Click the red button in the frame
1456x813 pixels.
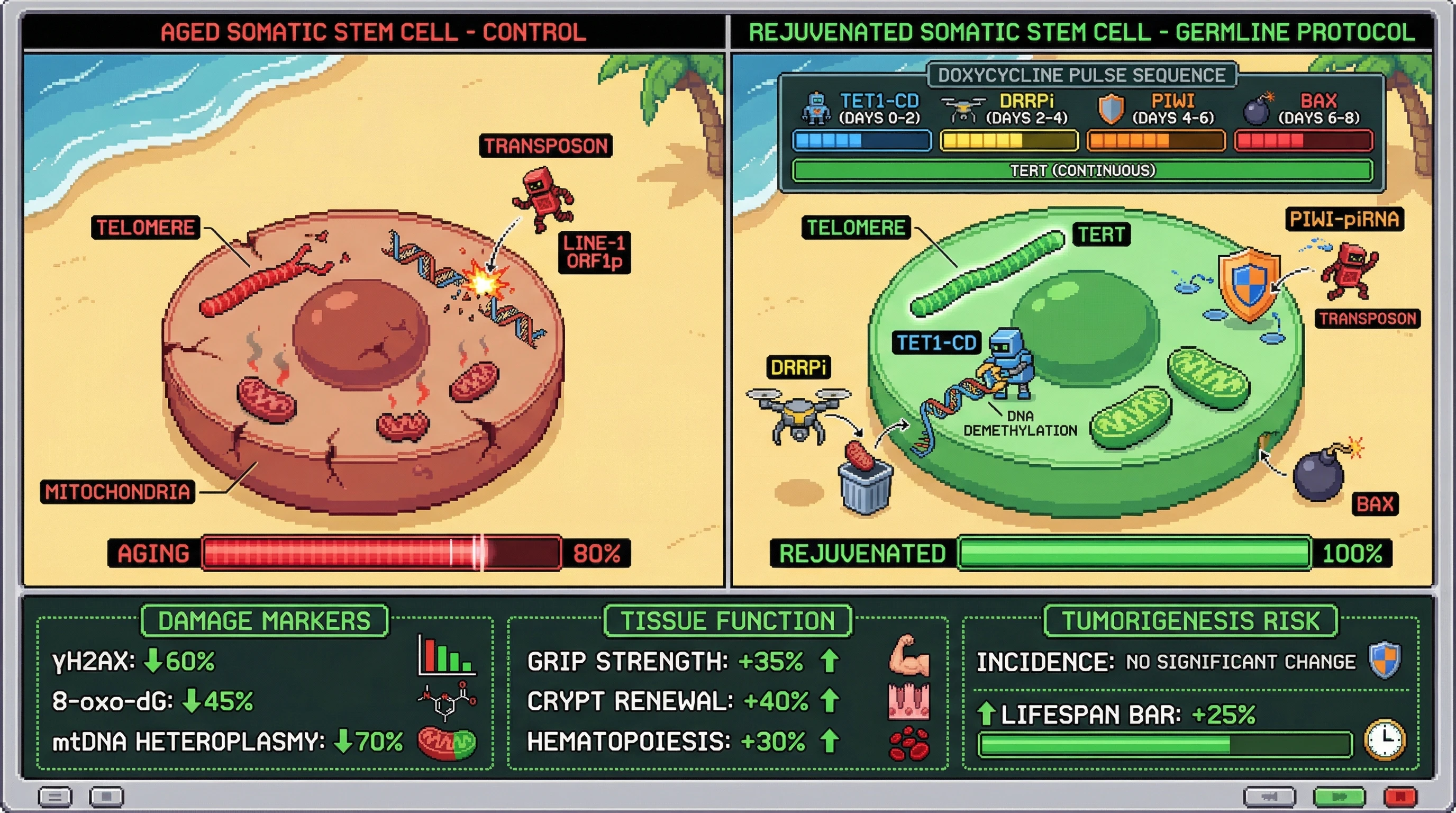(x=1400, y=797)
